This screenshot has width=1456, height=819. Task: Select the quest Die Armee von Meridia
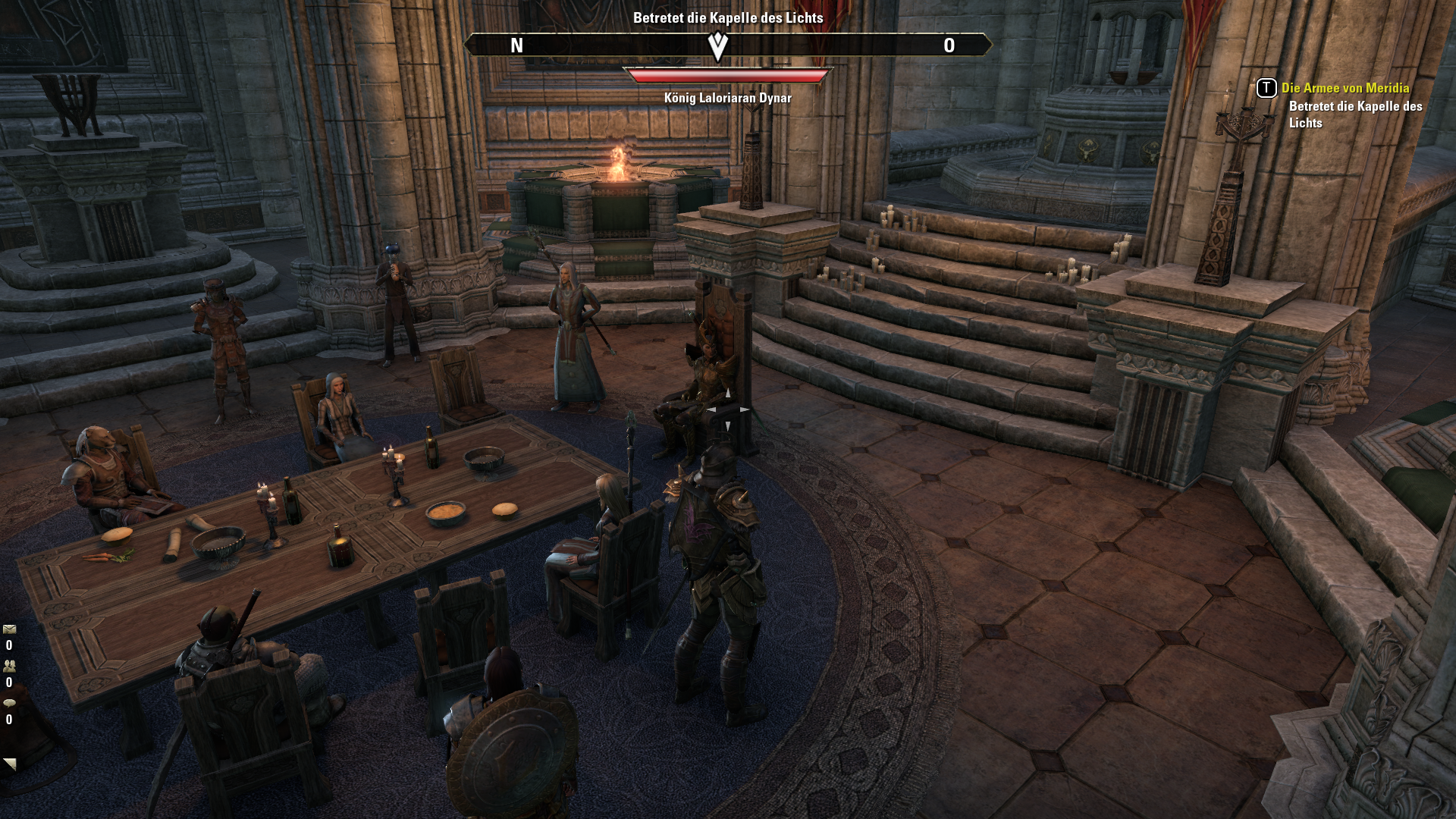[x=1345, y=88]
